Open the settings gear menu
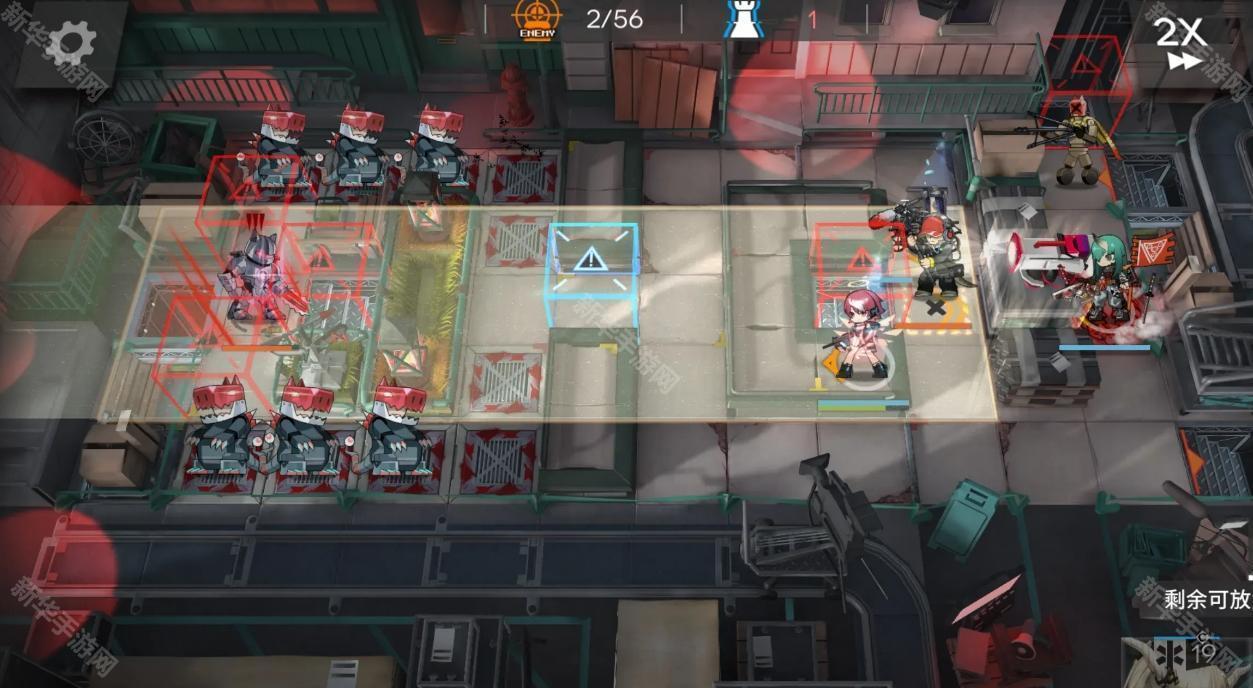 [71, 43]
